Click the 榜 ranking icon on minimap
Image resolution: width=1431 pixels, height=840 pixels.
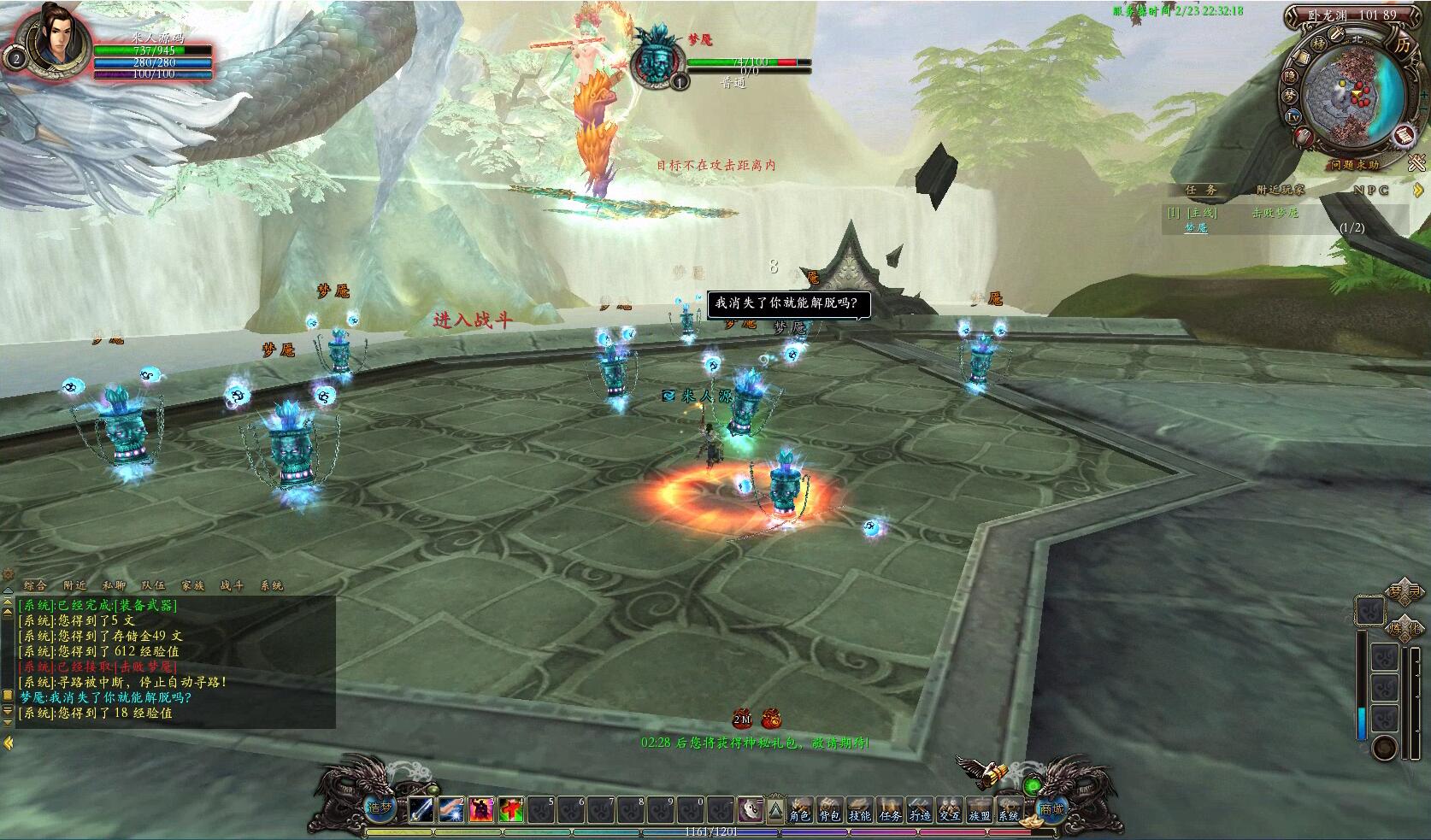pyautogui.click(x=1319, y=43)
